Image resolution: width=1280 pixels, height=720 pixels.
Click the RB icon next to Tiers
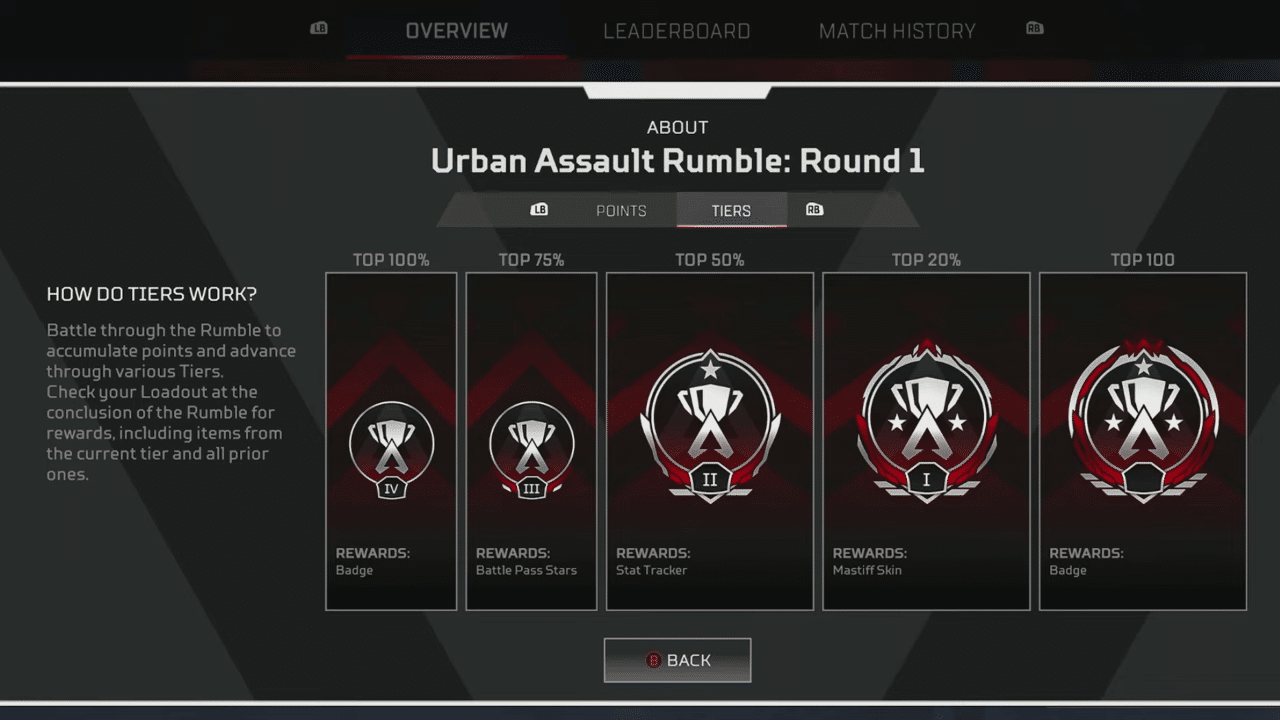click(814, 210)
